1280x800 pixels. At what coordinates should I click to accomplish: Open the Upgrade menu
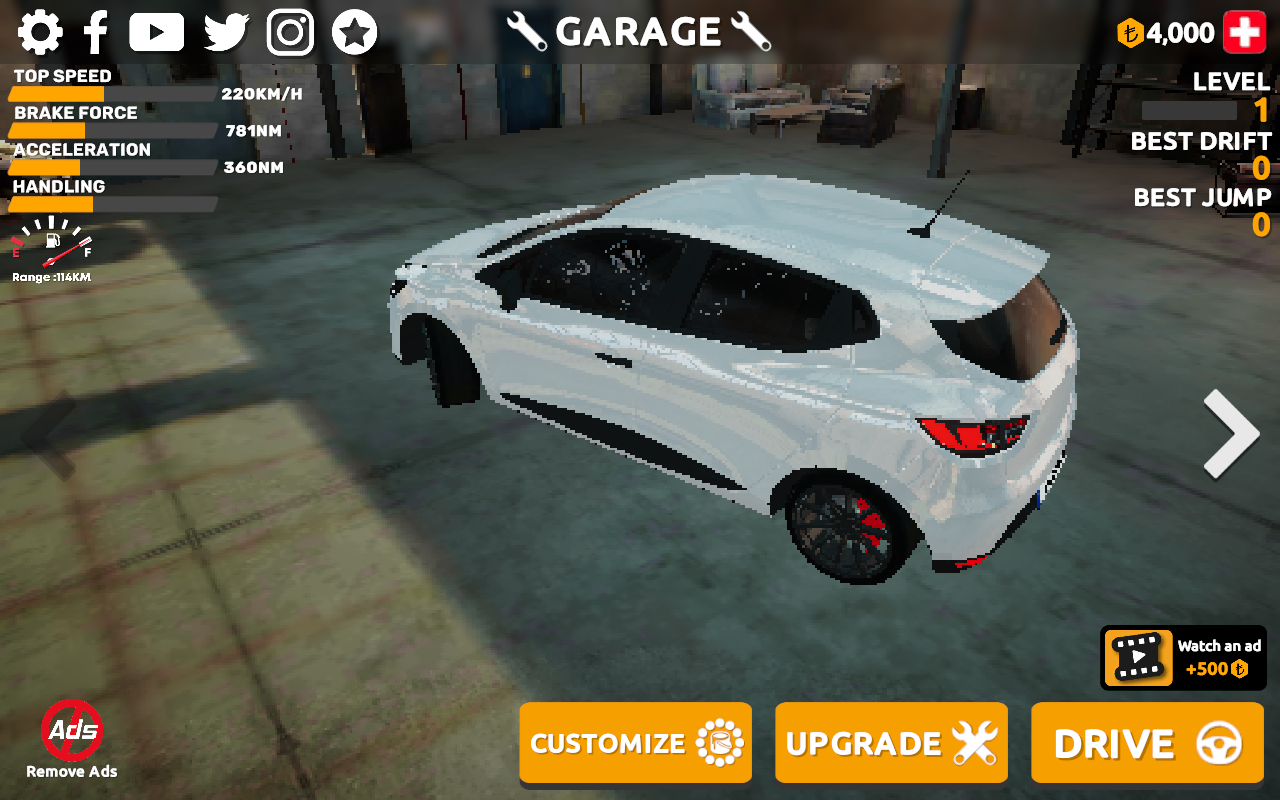pos(891,743)
